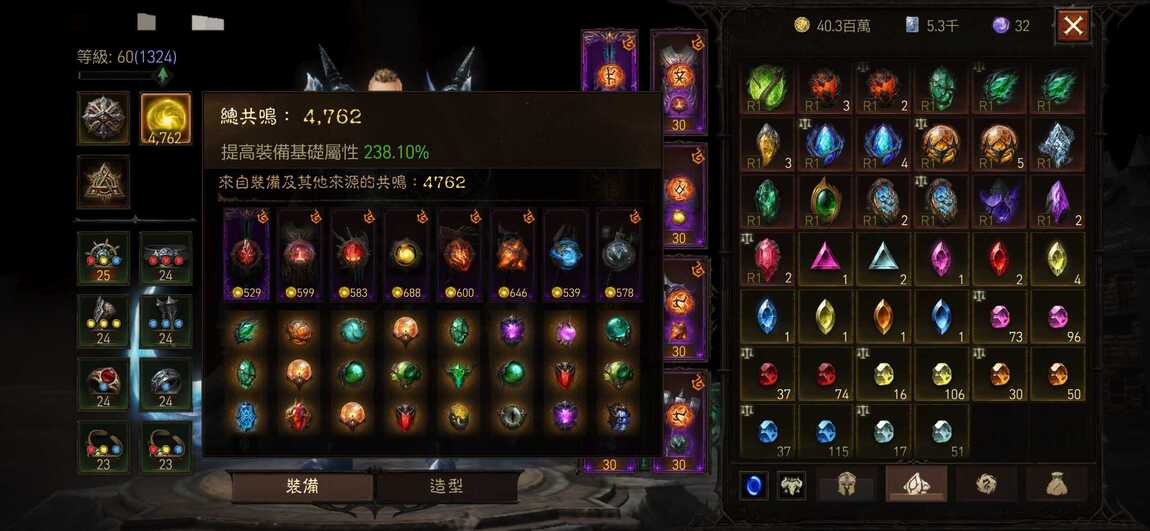Close the inventory panel
The width and height of the screenshot is (1150, 531).
pos(1073,26)
